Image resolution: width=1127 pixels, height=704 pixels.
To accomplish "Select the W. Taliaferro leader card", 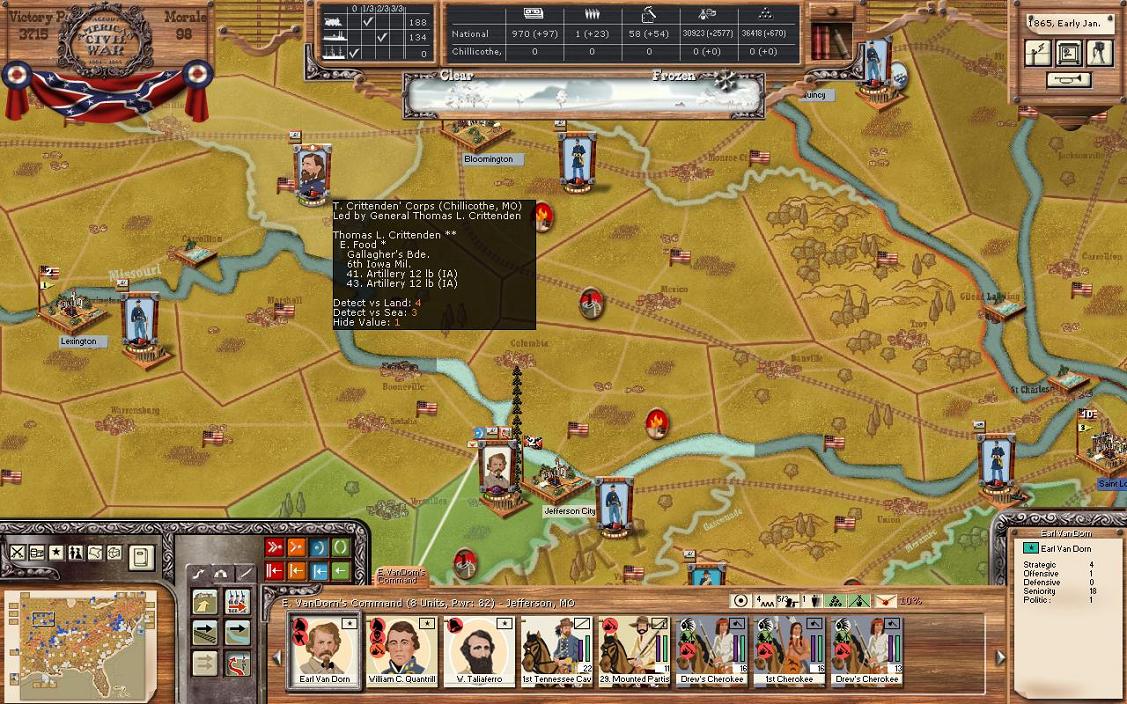I will point(477,648).
